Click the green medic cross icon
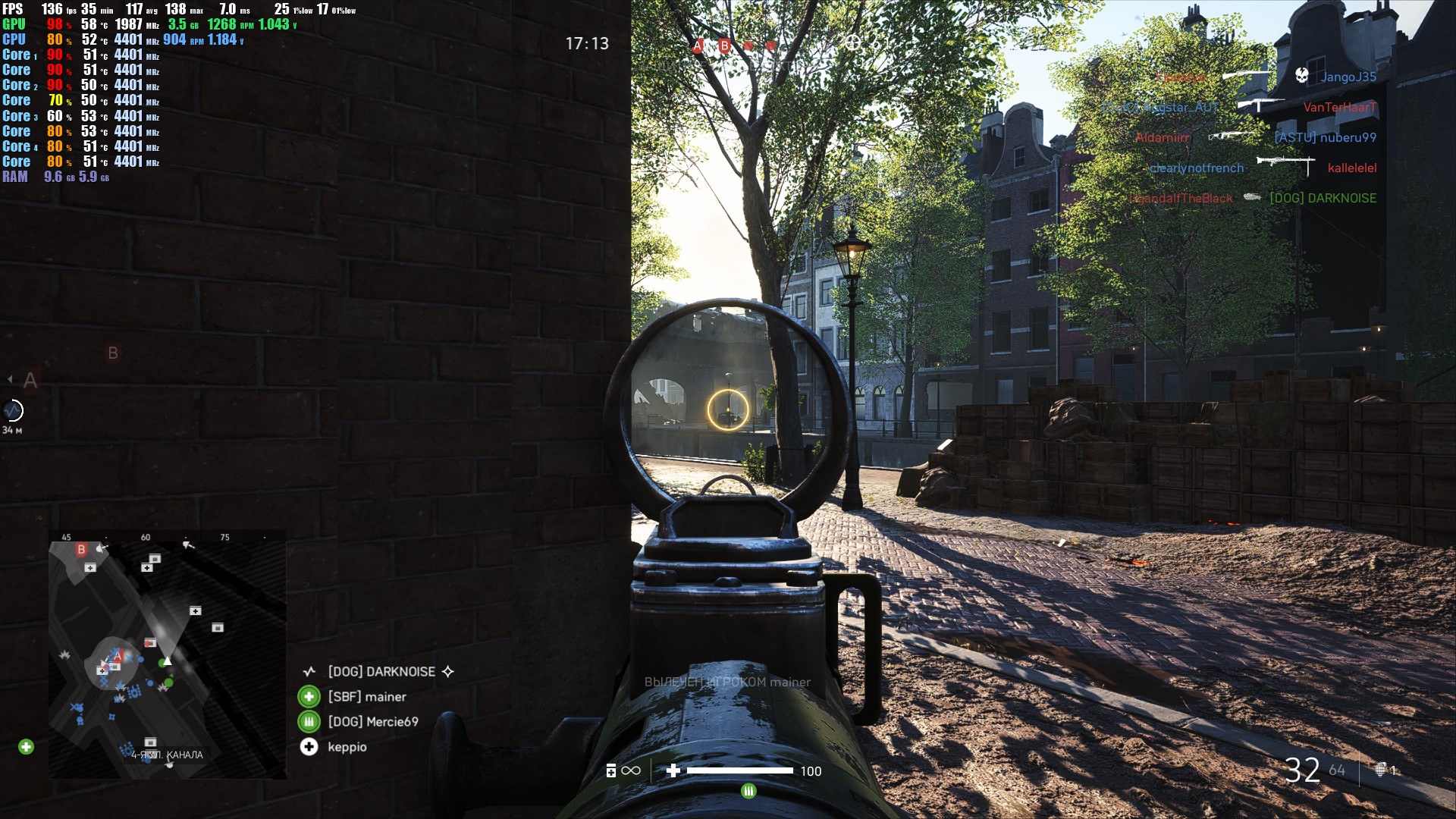 26,747
